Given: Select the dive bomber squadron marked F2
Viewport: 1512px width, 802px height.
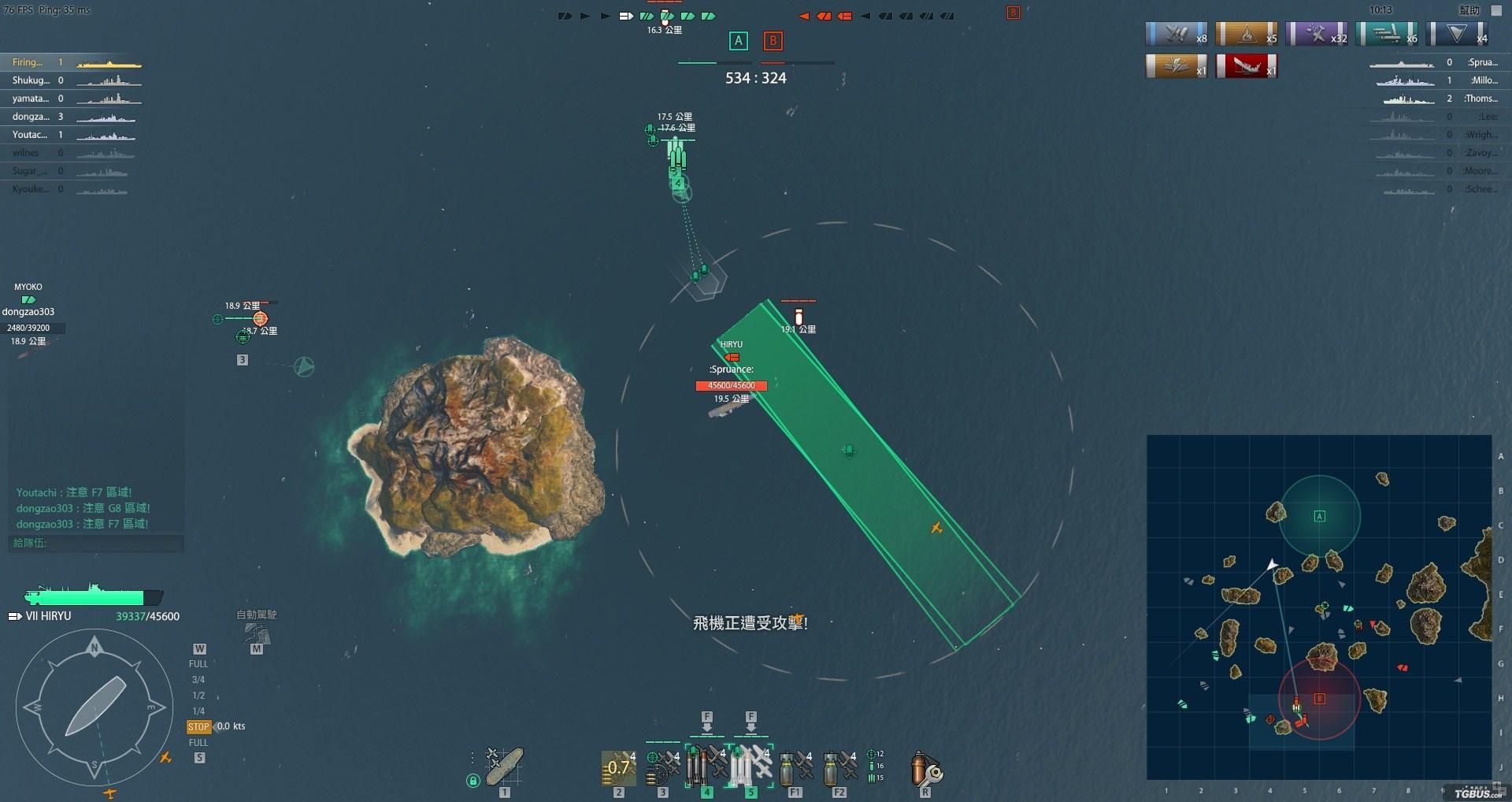Looking at the screenshot, I should (x=839, y=768).
